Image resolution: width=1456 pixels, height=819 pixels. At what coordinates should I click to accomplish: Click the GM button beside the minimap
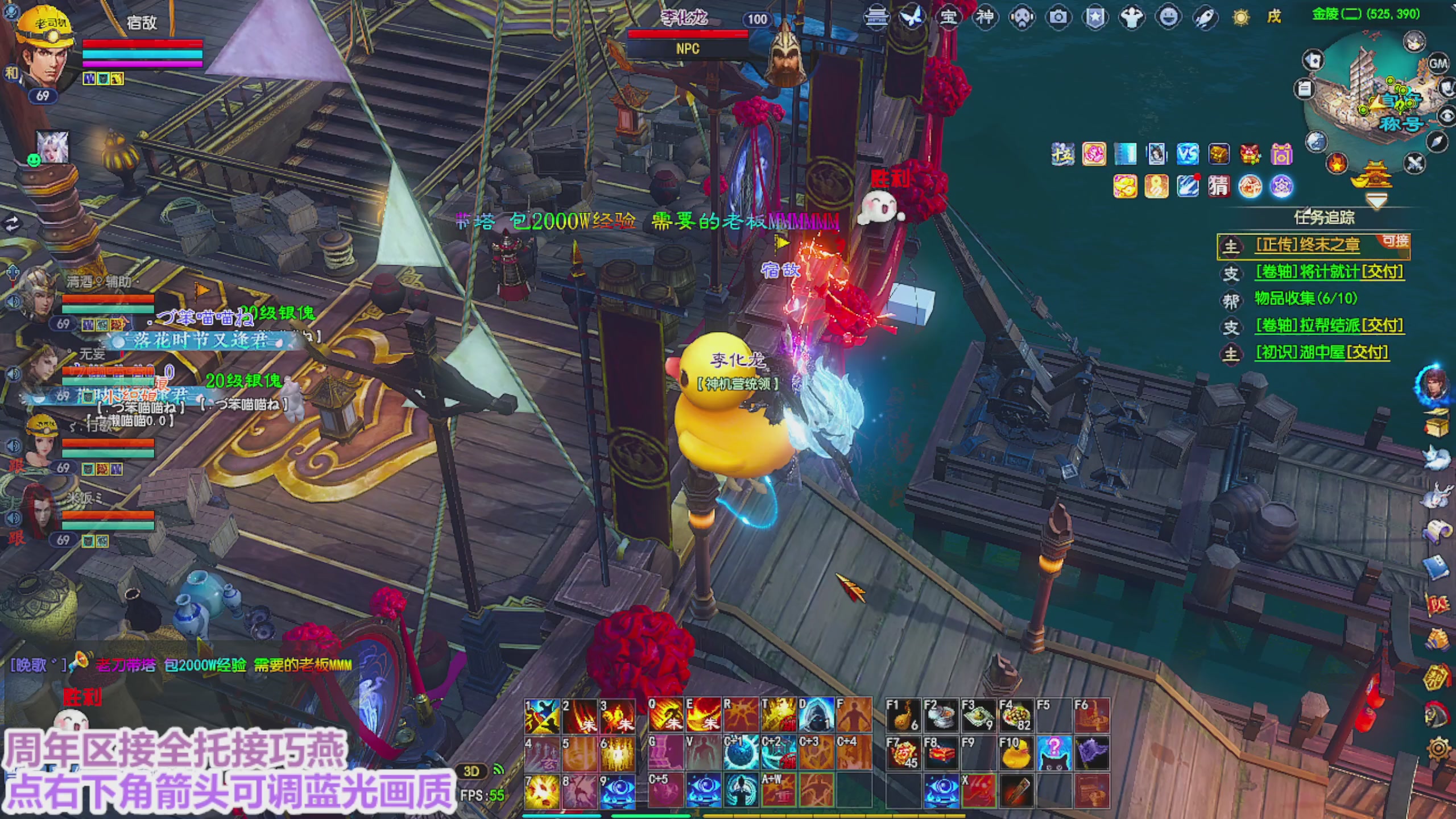click(1437, 64)
